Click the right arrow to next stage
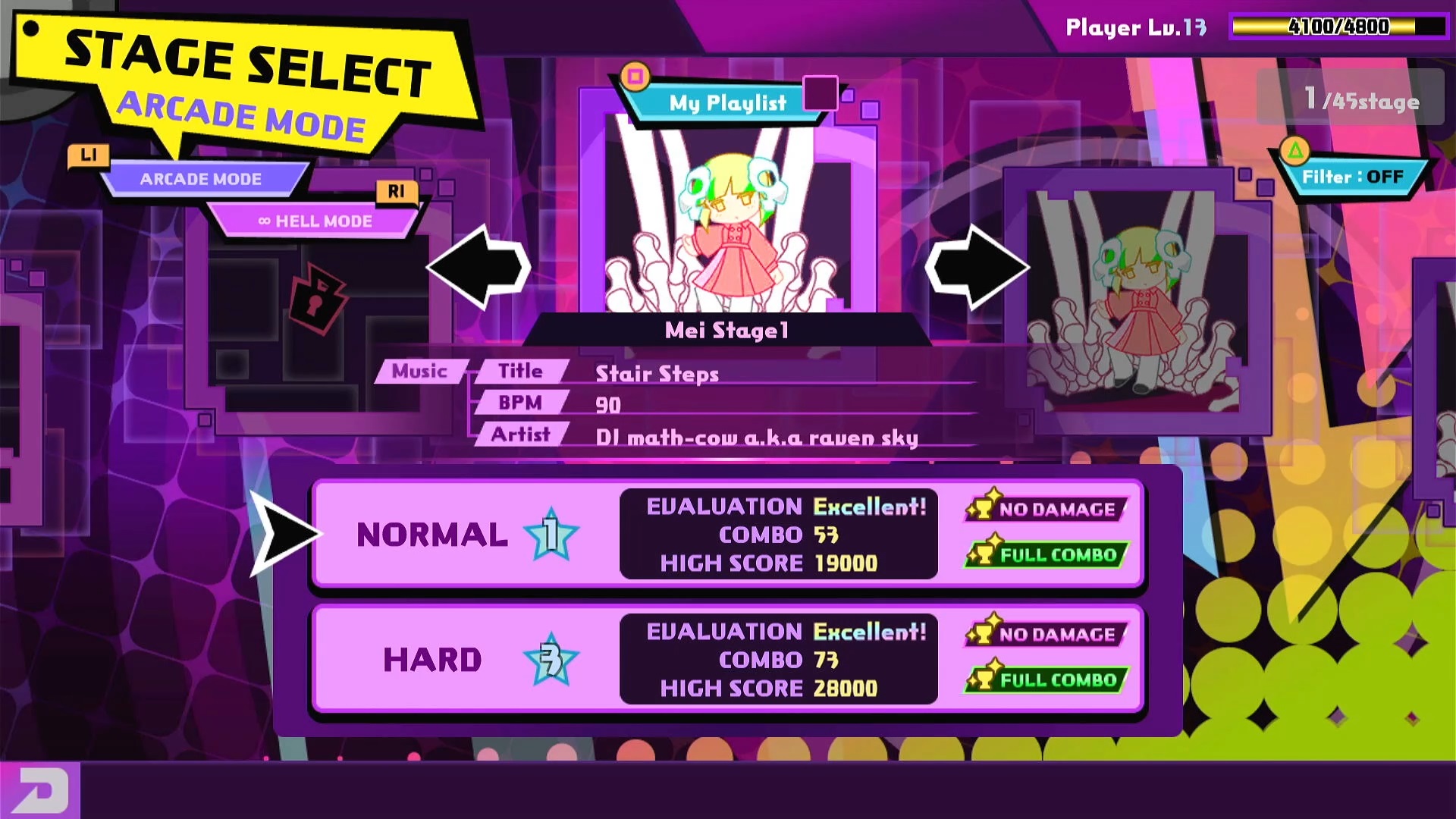The image size is (1456, 819). 977,267
